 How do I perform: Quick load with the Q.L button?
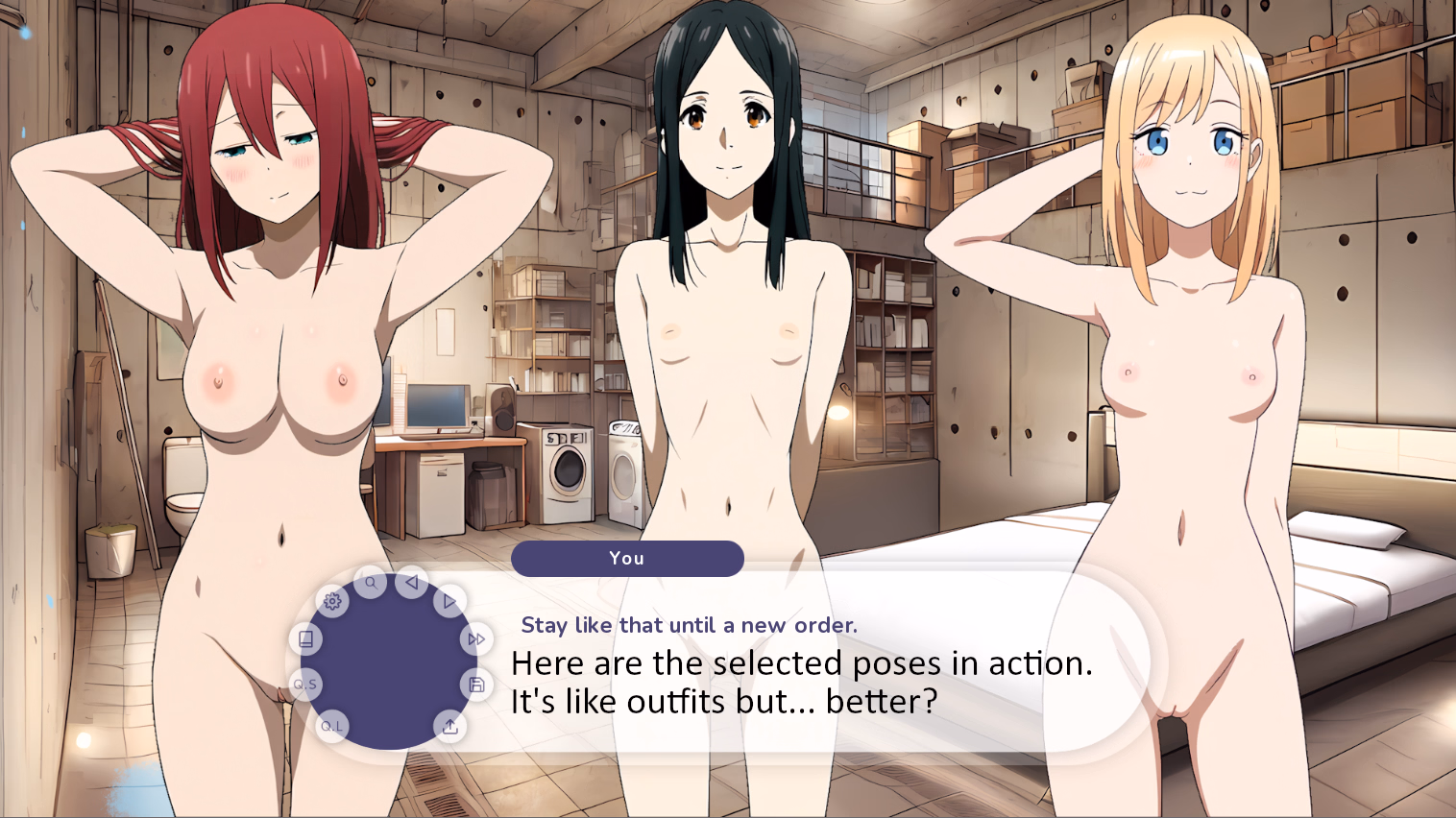pos(331,726)
